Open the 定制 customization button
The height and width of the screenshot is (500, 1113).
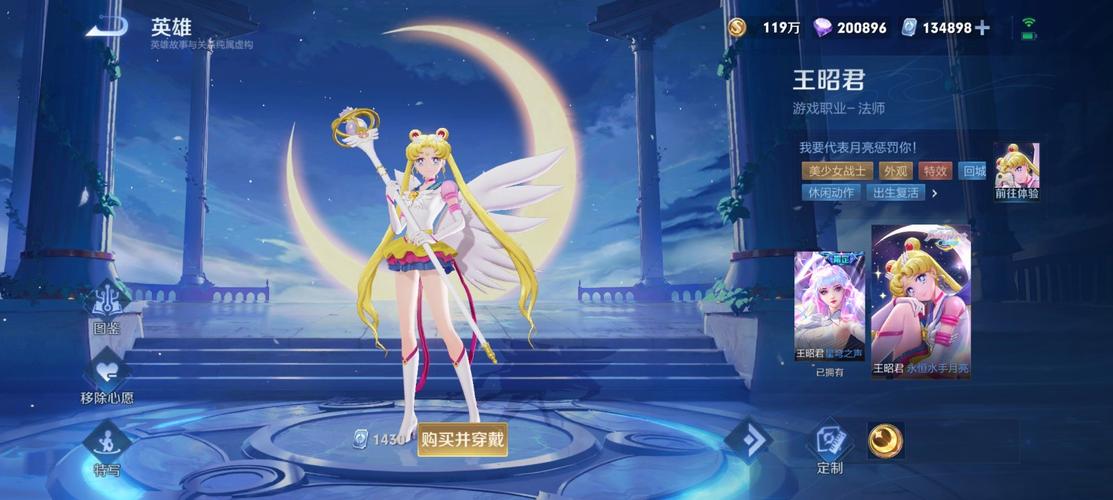(x=829, y=444)
